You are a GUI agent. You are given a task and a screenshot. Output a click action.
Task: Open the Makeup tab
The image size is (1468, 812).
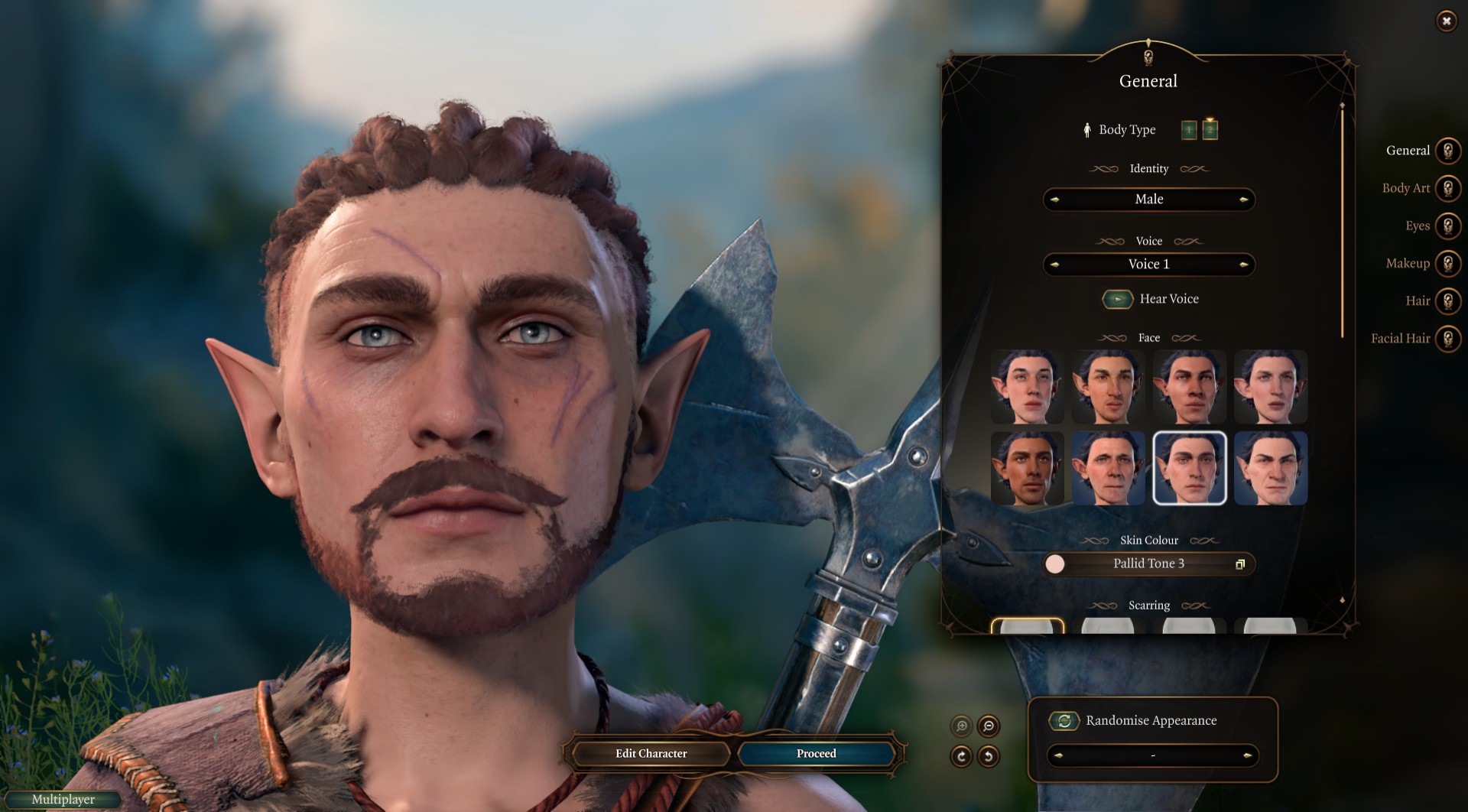[x=1447, y=263]
